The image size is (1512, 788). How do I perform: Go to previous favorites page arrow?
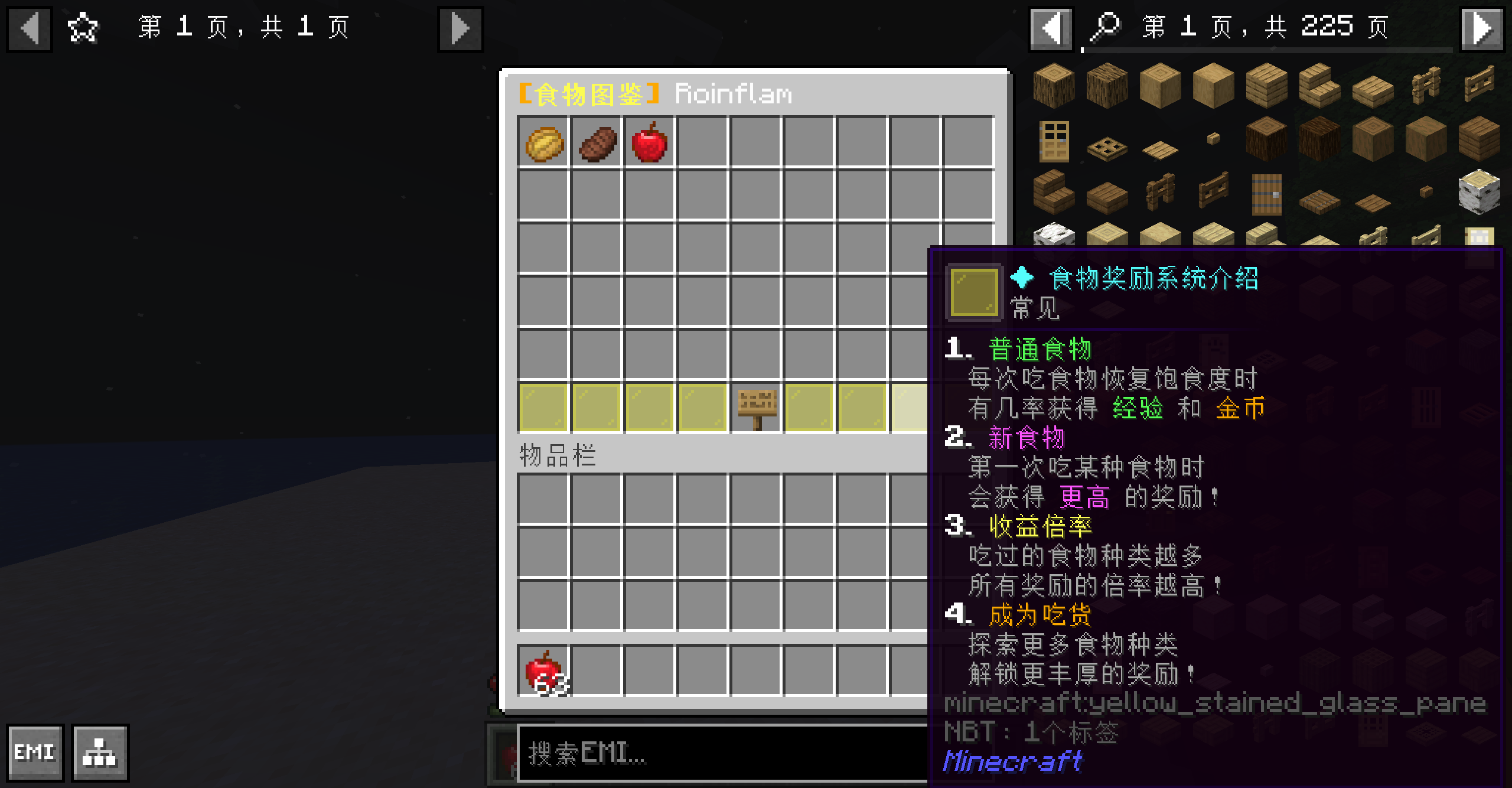(30, 29)
